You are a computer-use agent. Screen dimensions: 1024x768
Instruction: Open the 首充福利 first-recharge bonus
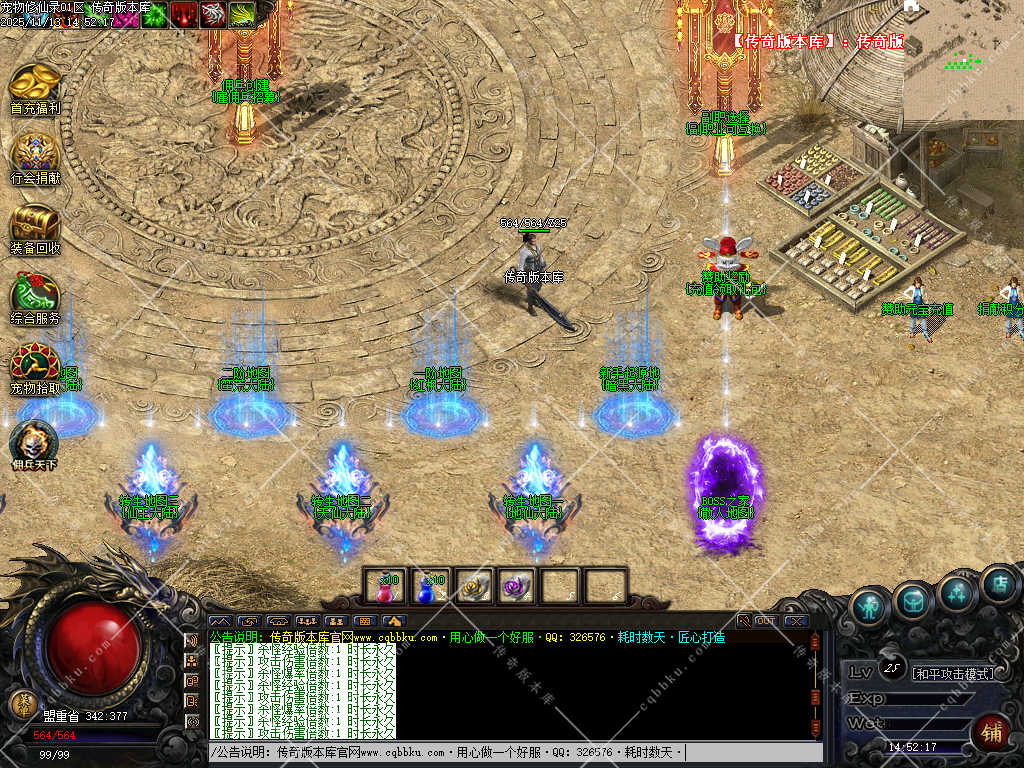pyautogui.click(x=34, y=88)
